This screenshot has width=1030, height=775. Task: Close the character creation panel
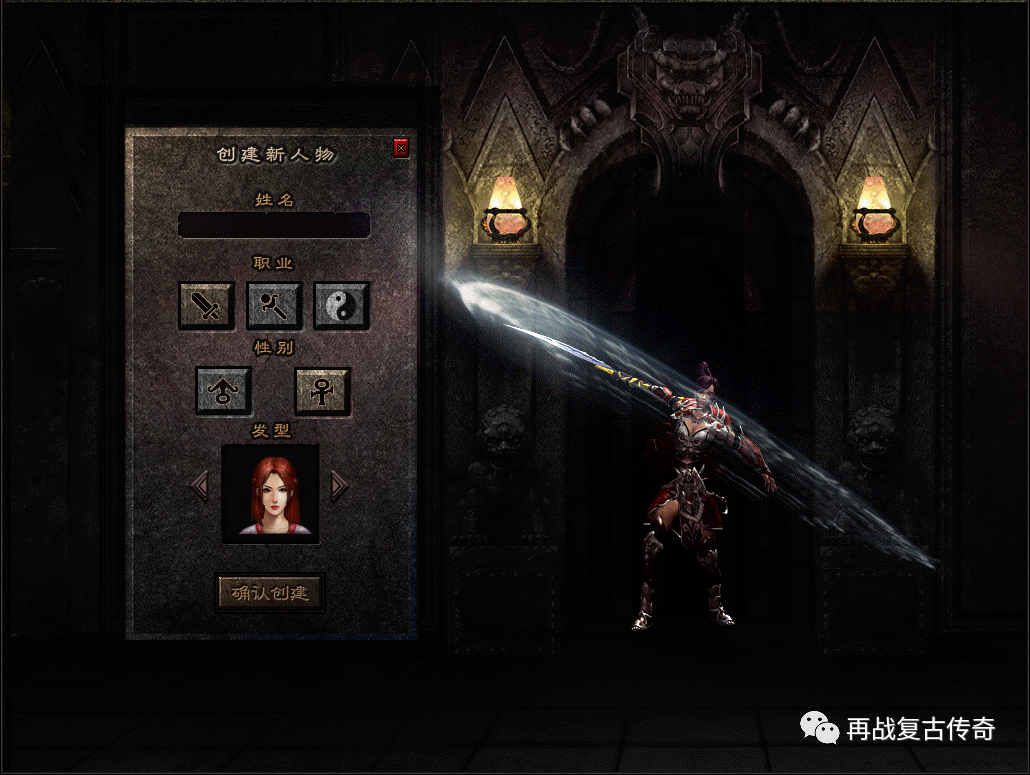(401, 149)
